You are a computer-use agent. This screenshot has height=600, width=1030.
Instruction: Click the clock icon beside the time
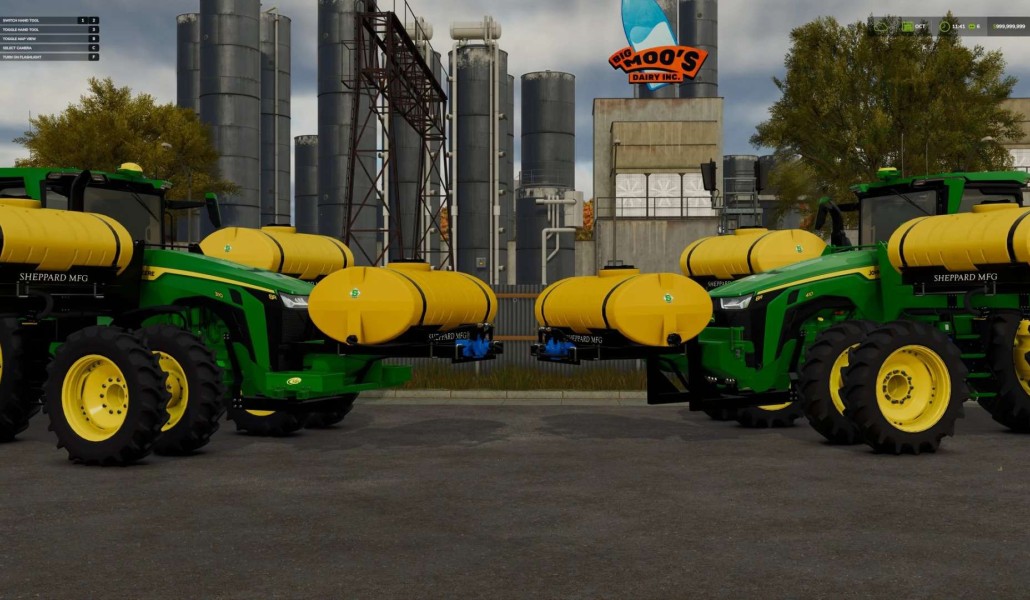pos(944,26)
